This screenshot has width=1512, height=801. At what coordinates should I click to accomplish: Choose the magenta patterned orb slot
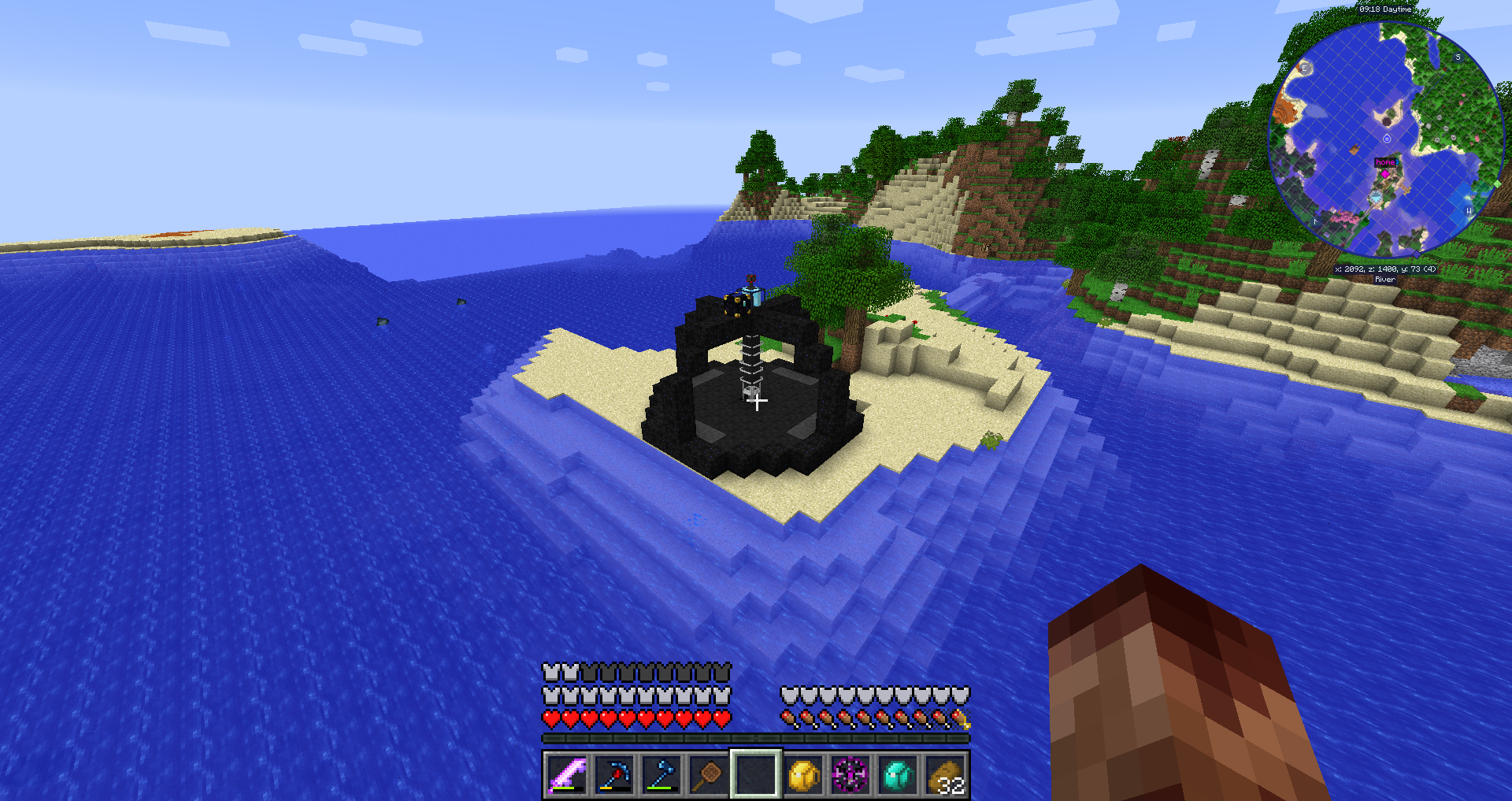pos(850,775)
